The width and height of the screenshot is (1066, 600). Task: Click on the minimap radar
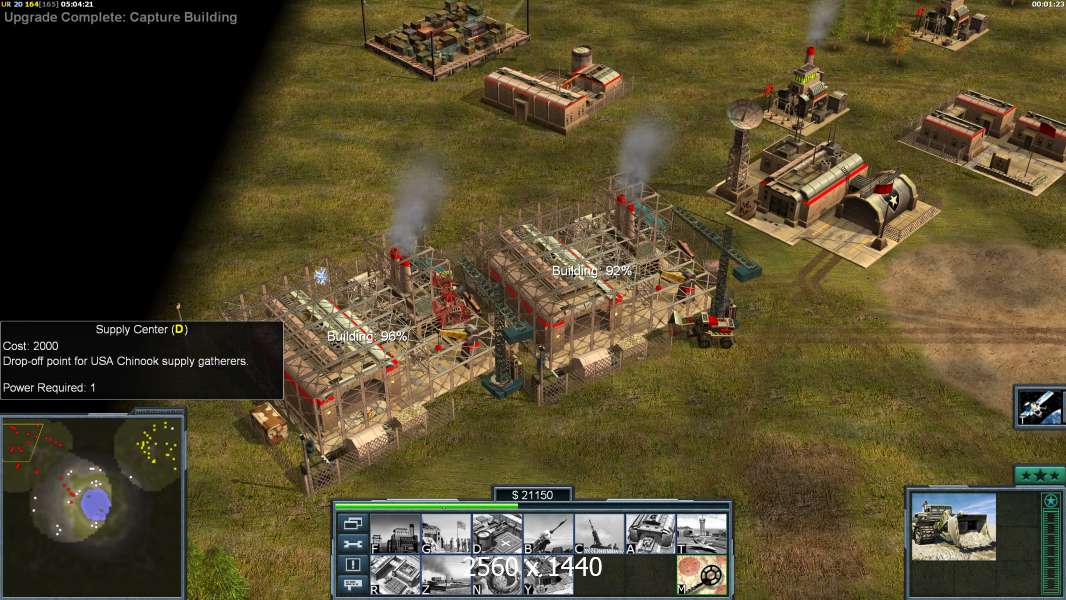pos(92,503)
